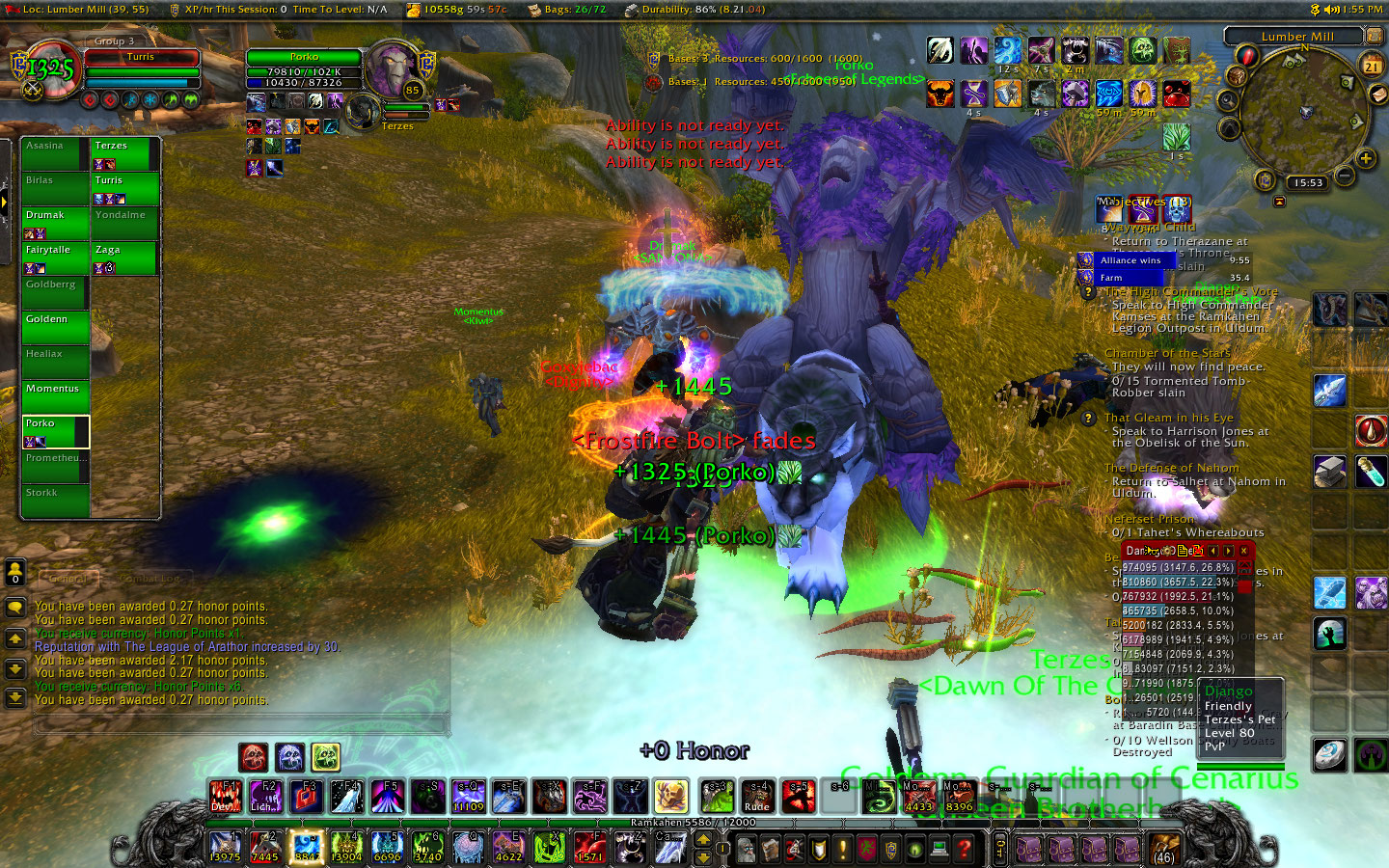
Task: Use the F1 Dev action bar ability
Action: pos(225,797)
